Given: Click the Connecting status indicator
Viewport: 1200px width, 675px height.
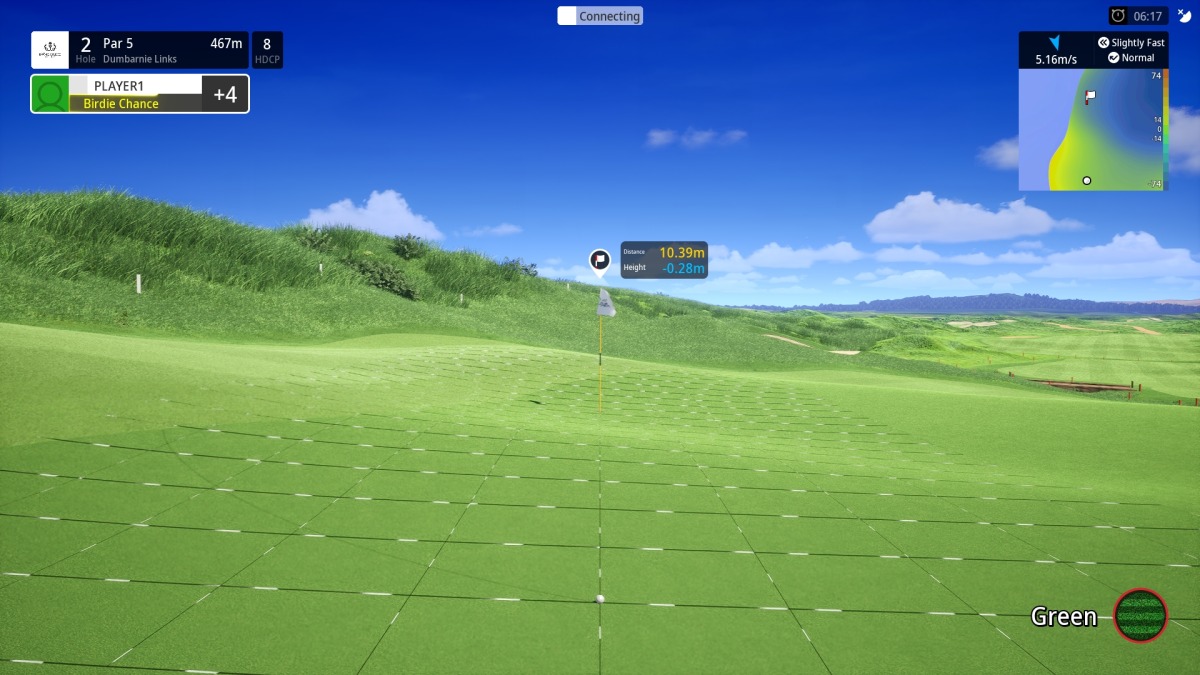Looking at the screenshot, I should coord(600,16).
